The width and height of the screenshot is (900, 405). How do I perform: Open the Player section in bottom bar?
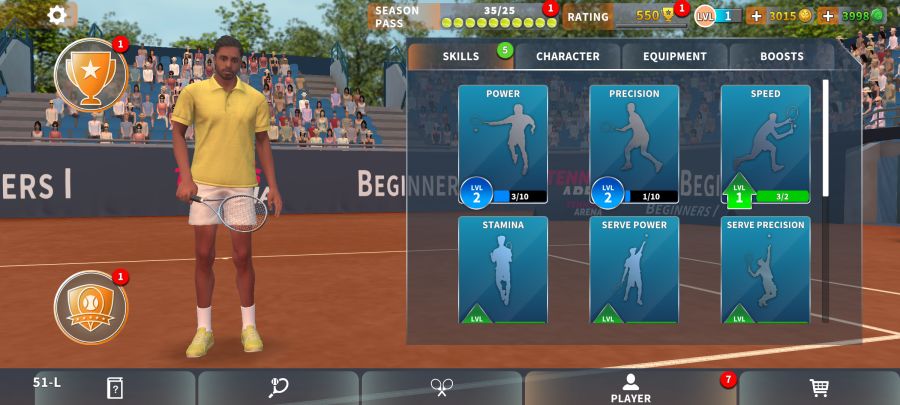point(630,388)
